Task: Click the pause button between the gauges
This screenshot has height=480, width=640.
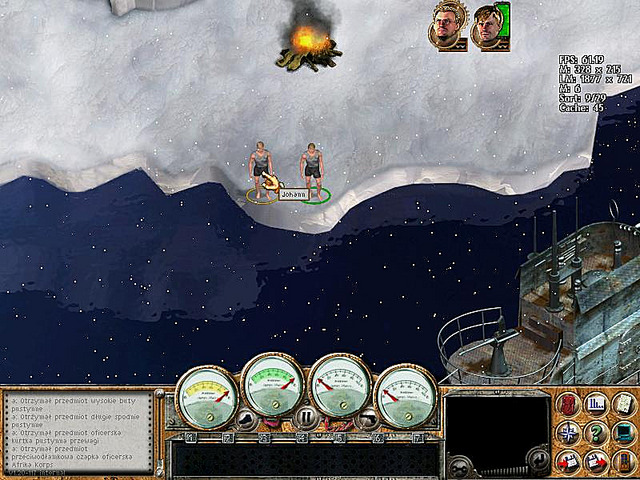Action: click(x=305, y=416)
